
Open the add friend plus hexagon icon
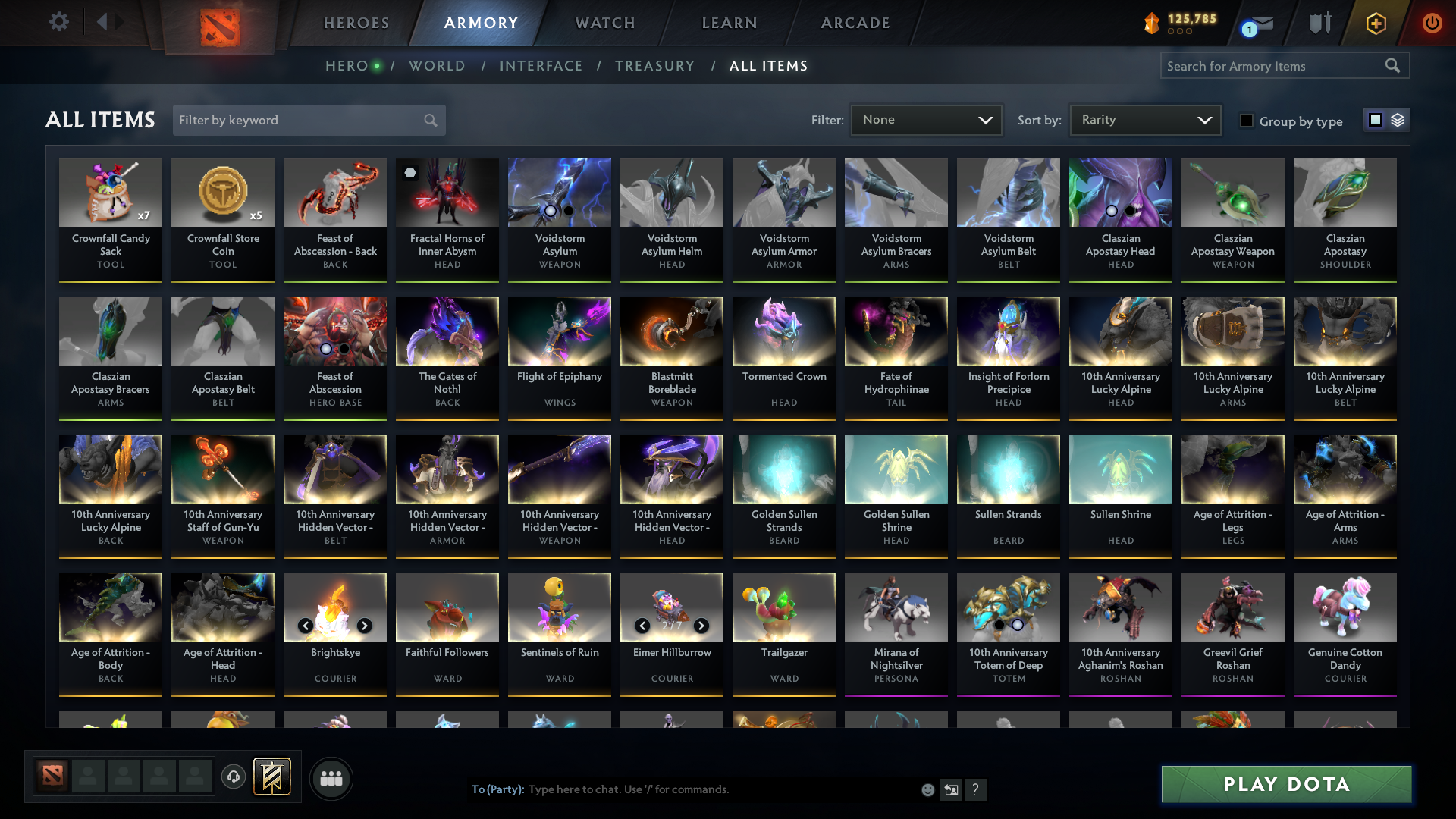click(x=1376, y=23)
